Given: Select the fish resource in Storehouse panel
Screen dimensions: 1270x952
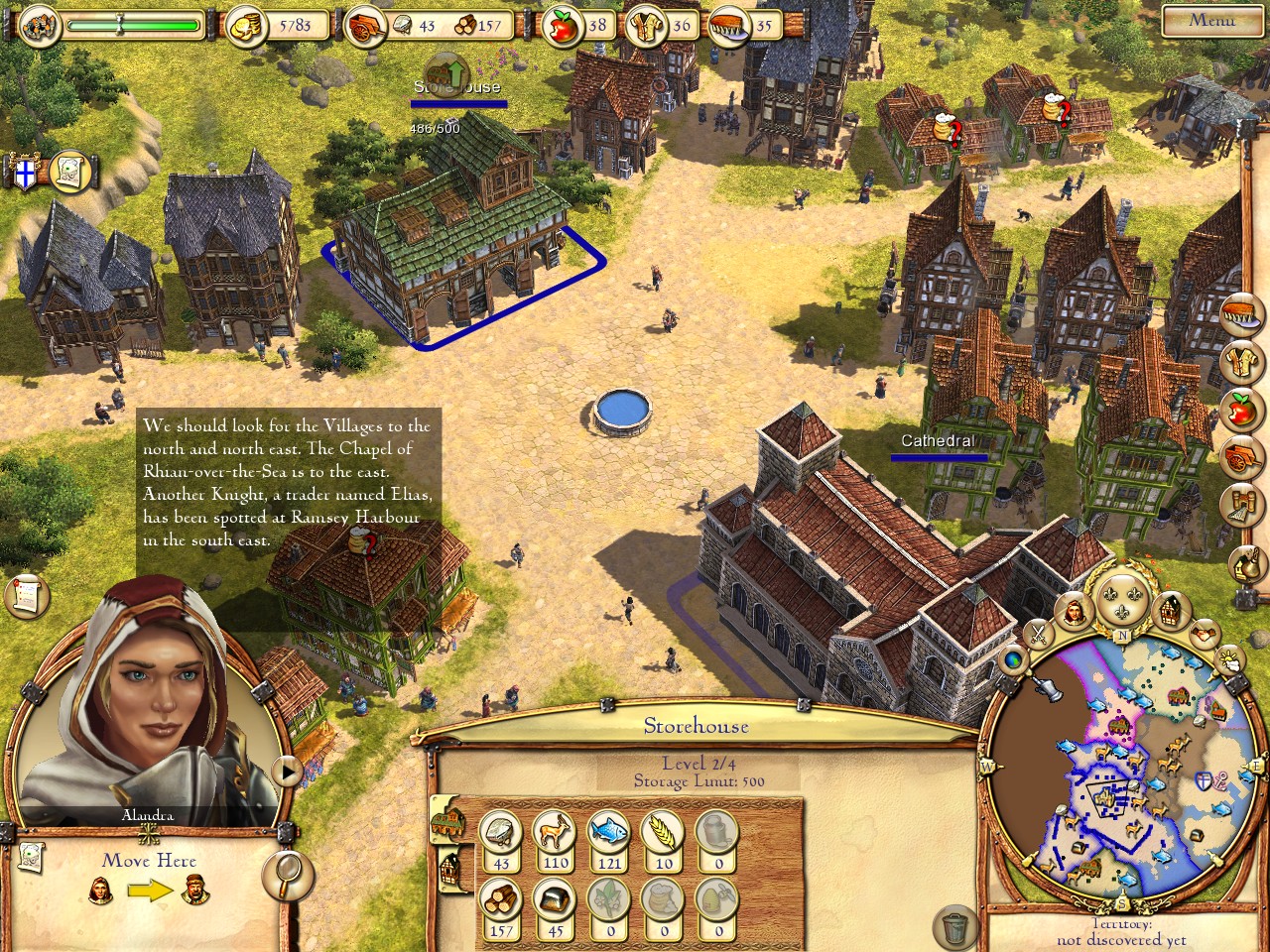Looking at the screenshot, I should tap(608, 833).
